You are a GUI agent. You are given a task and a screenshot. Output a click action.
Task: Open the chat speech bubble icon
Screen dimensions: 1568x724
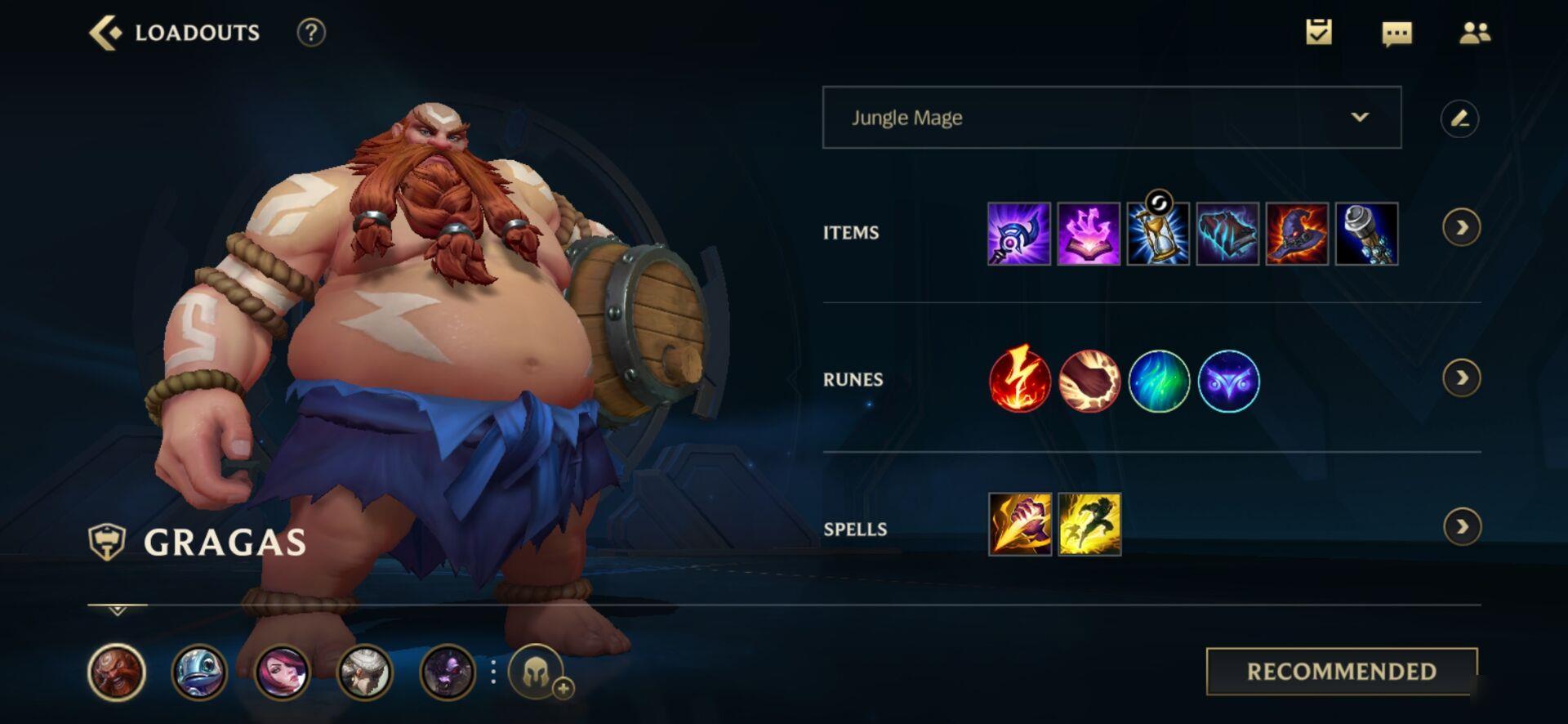pos(1396,34)
